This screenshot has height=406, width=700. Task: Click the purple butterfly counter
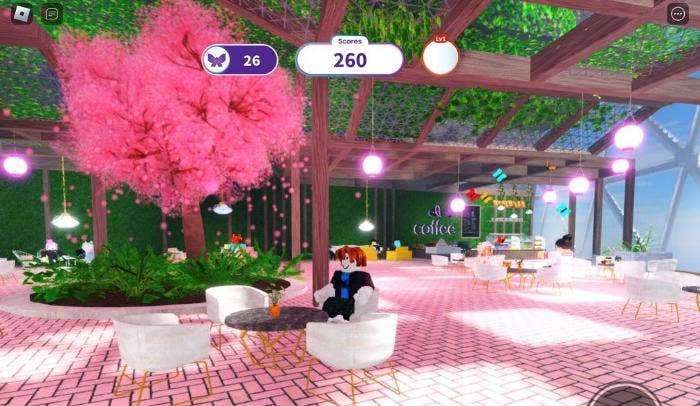click(240, 60)
